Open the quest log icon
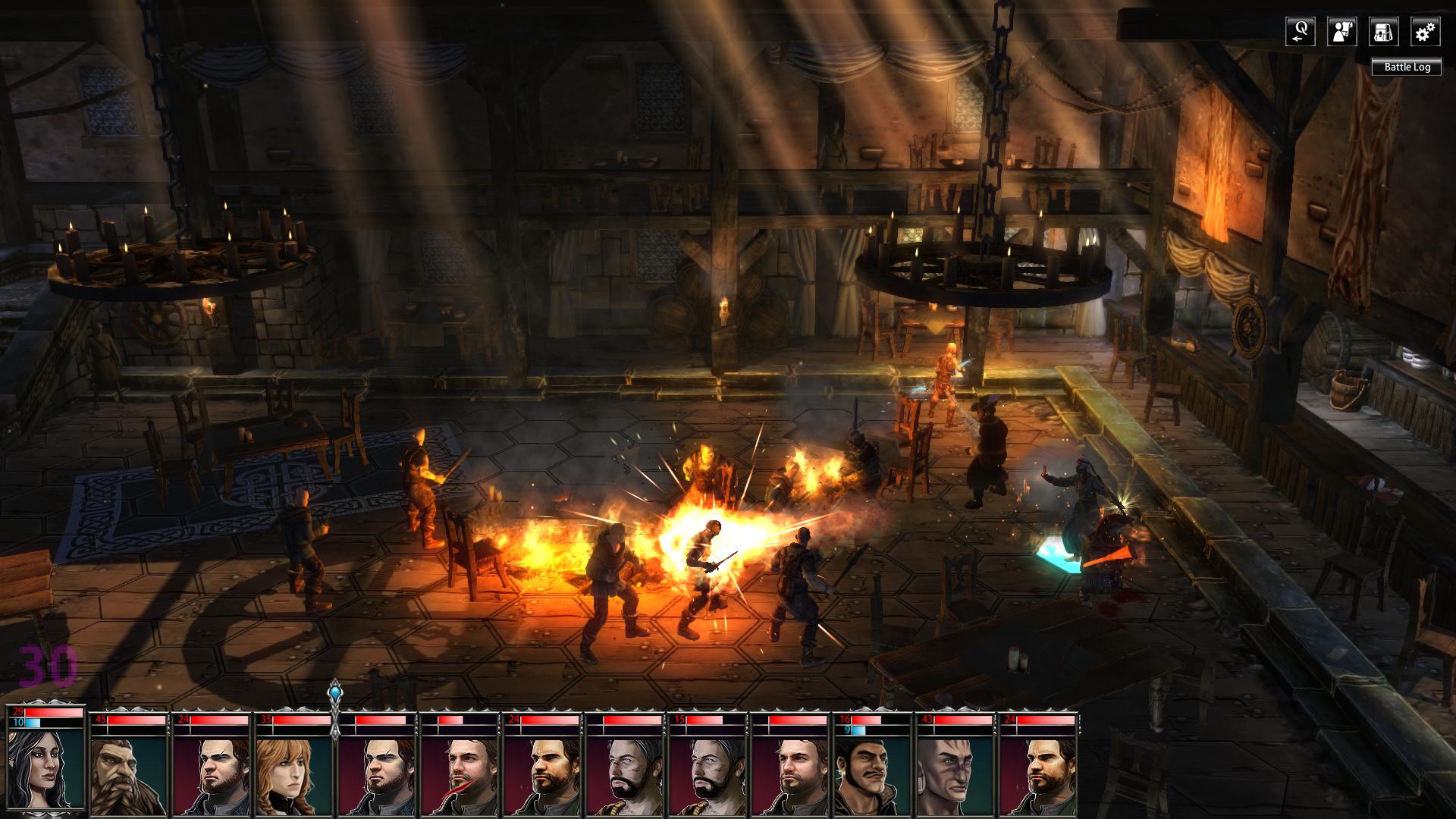The width and height of the screenshot is (1456, 819). coord(1300,32)
